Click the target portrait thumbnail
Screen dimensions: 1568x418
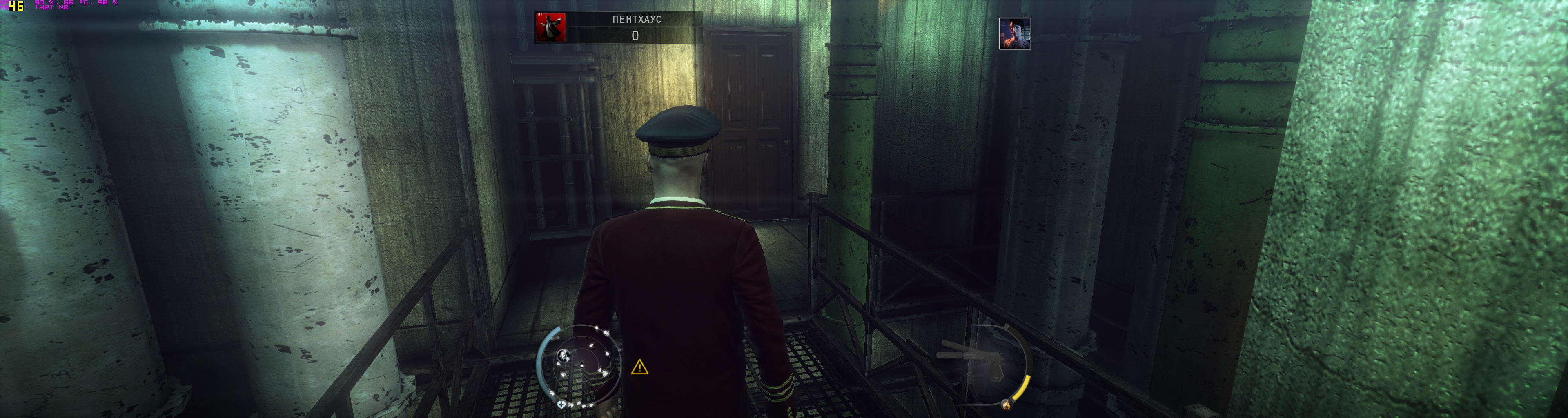click(1015, 33)
